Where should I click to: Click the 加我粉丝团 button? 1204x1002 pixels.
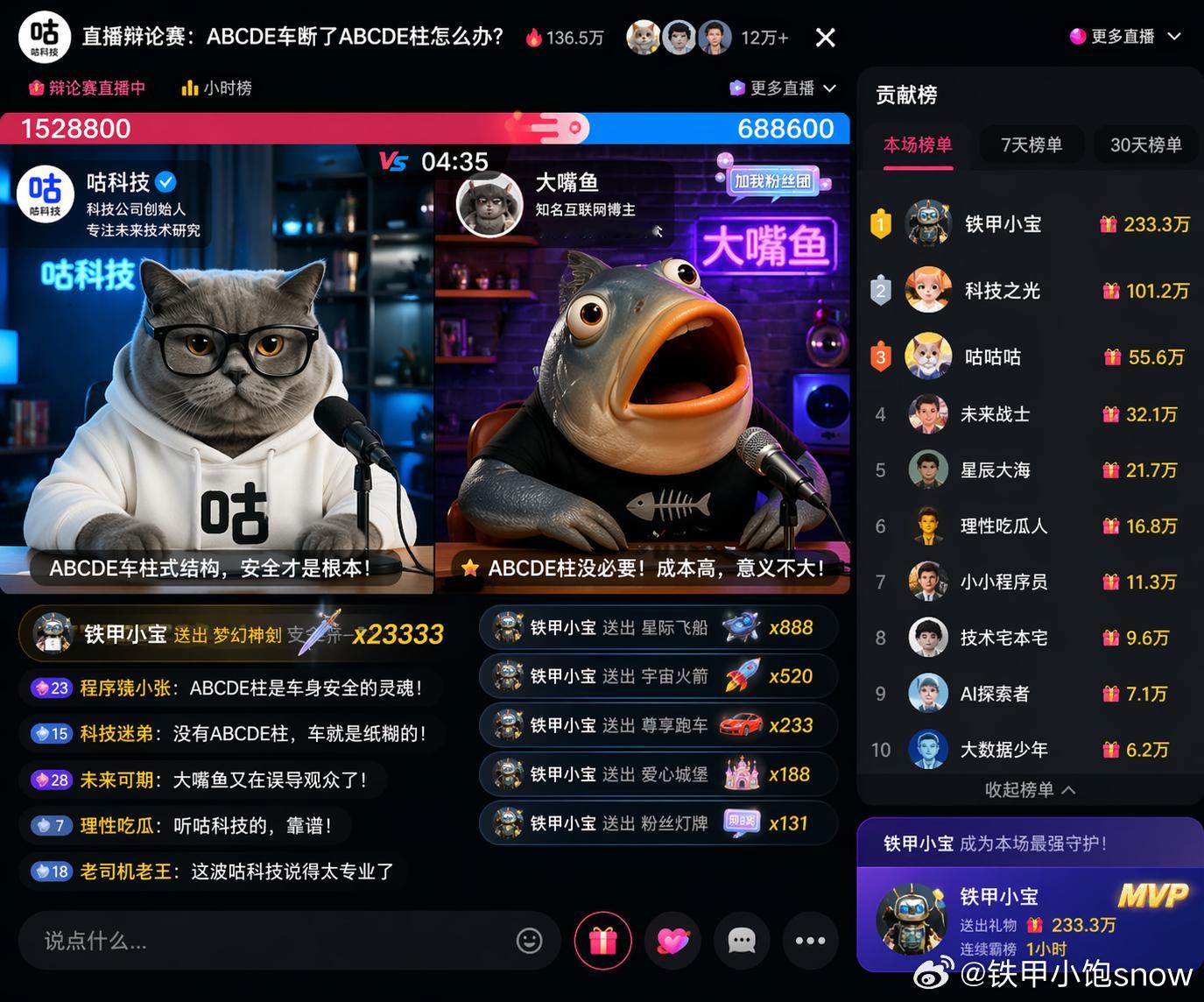pyautogui.click(x=774, y=182)
